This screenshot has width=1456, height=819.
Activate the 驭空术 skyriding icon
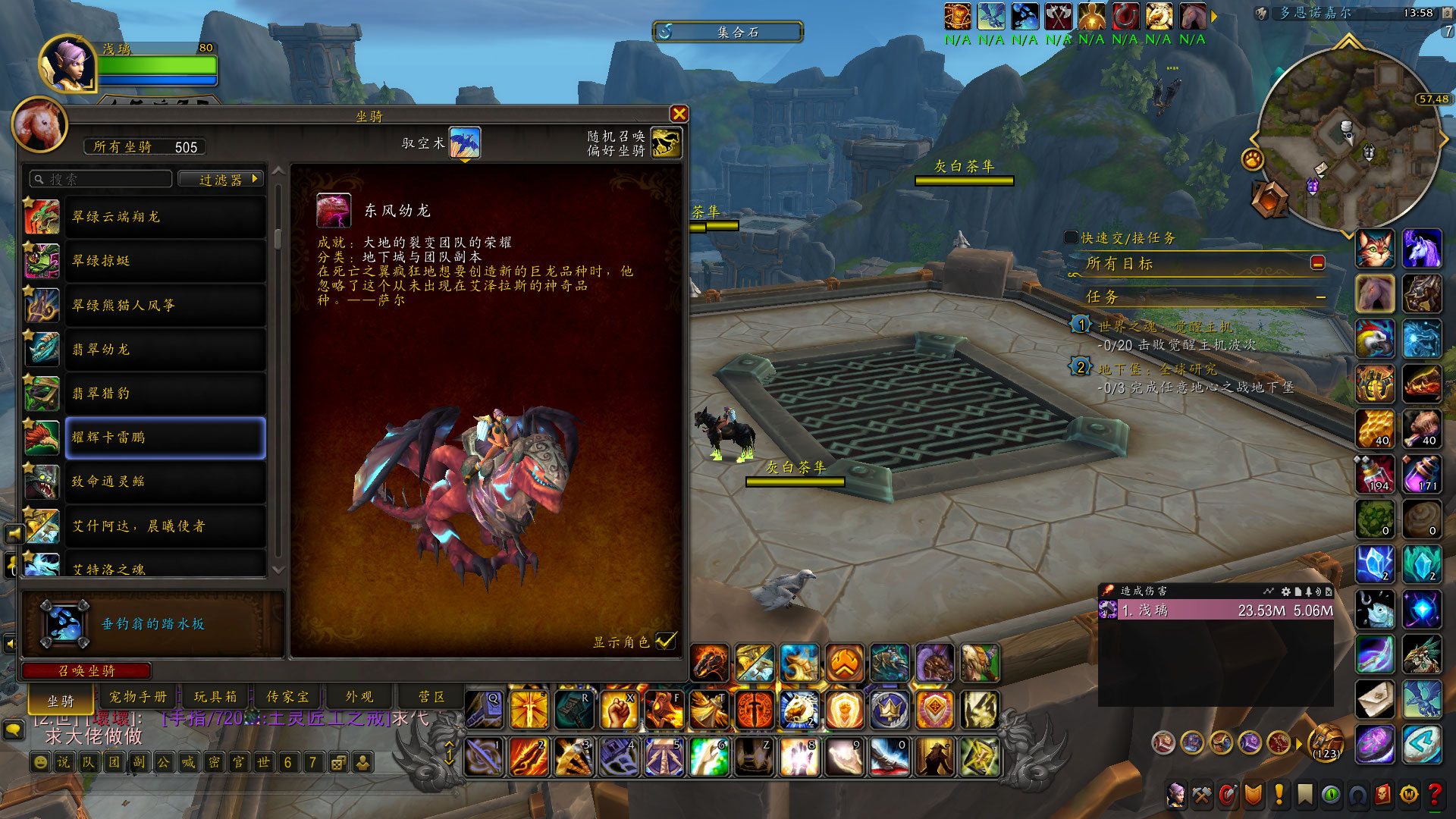pos(465,143)
